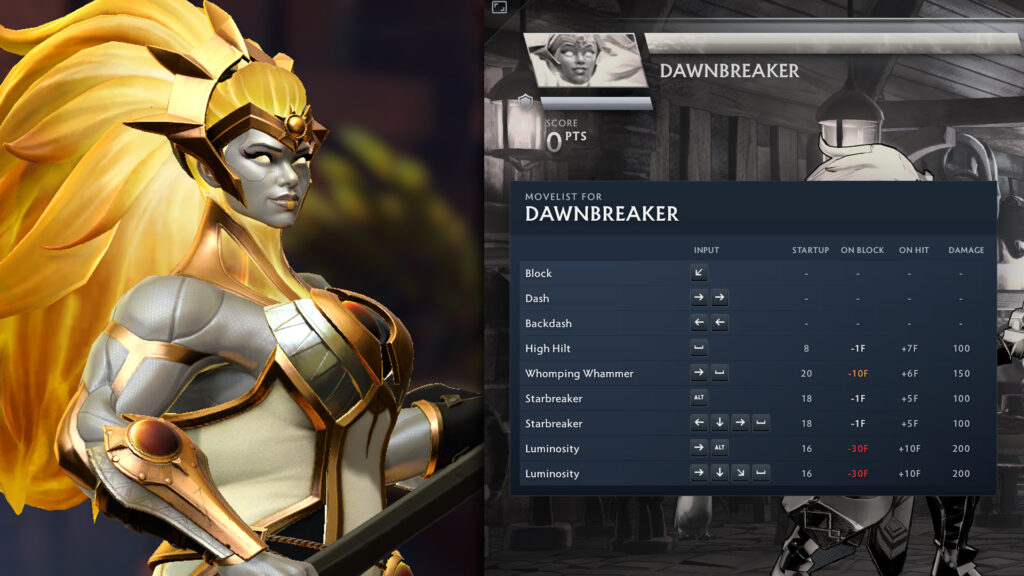
Task: Choose the Dash move row
Action: (x=752, y=298)
